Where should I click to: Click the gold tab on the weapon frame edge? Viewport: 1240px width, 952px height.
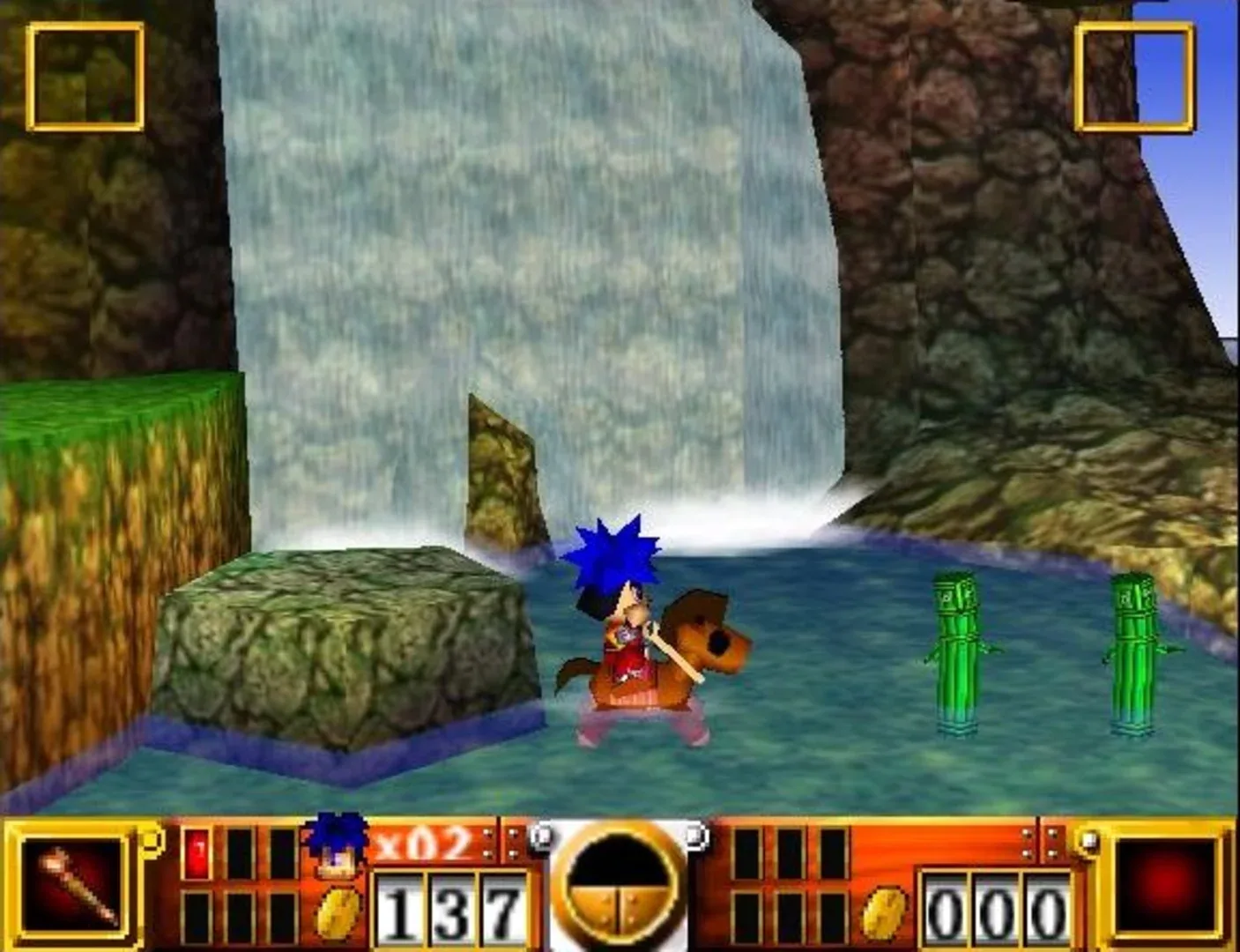coord(152,839)
